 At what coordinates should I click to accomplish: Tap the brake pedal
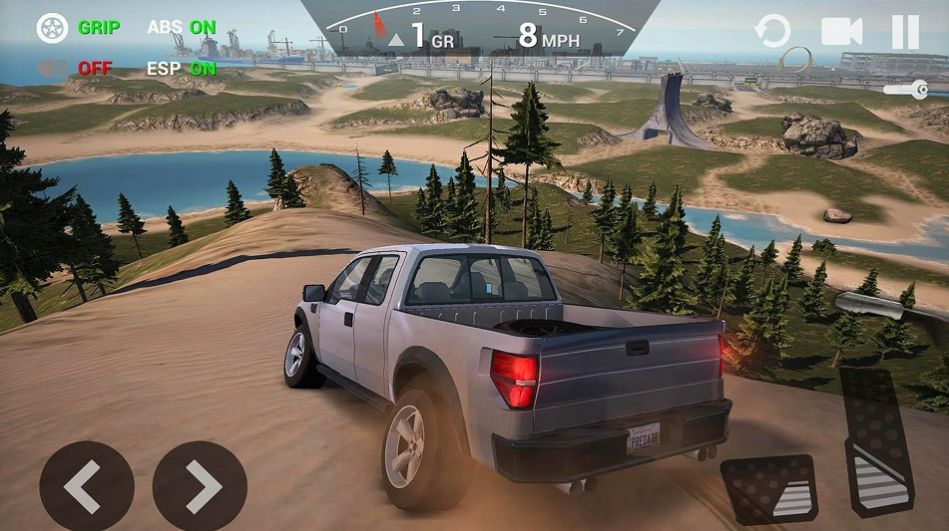pyautogui.click(x=768, y=488)
